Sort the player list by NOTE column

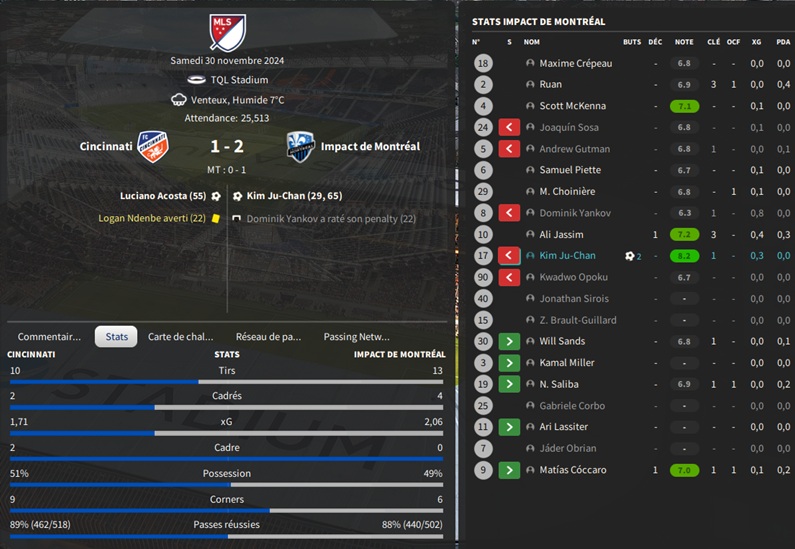click(x=684, y=42)
